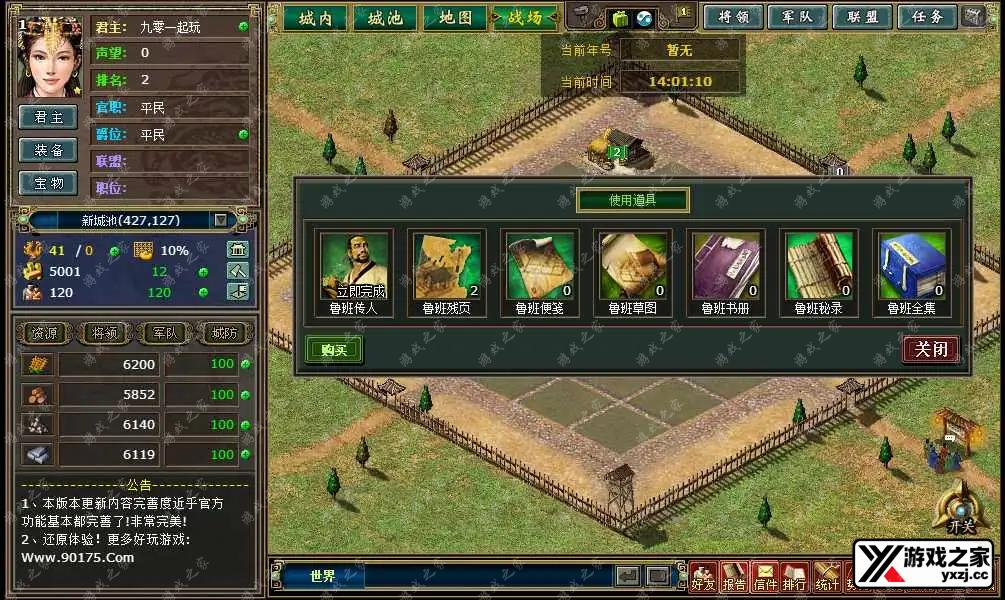Choose the 鲁班残页 item slot

point(447,266)
